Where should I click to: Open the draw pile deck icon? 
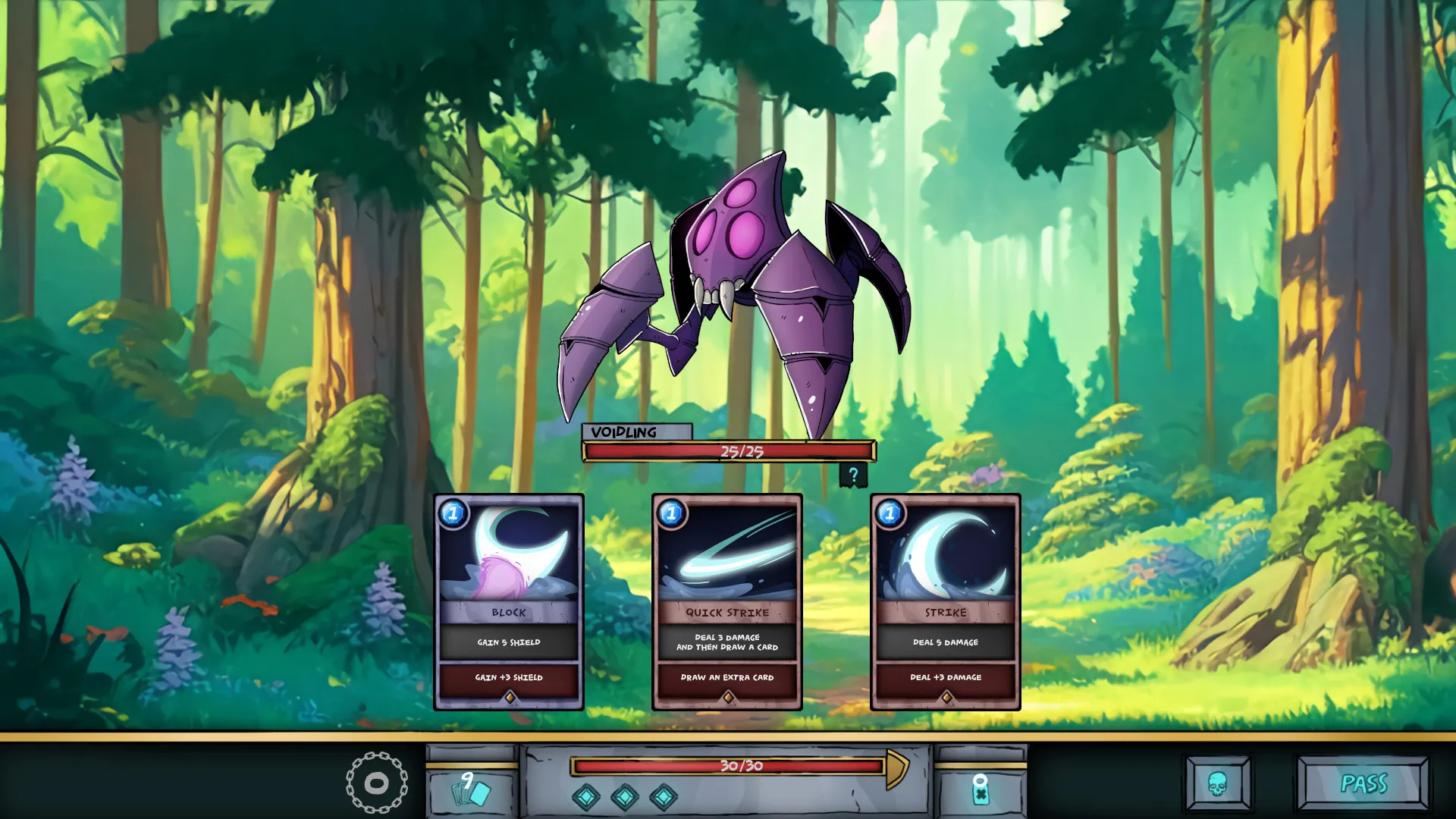tap(471, 790)
